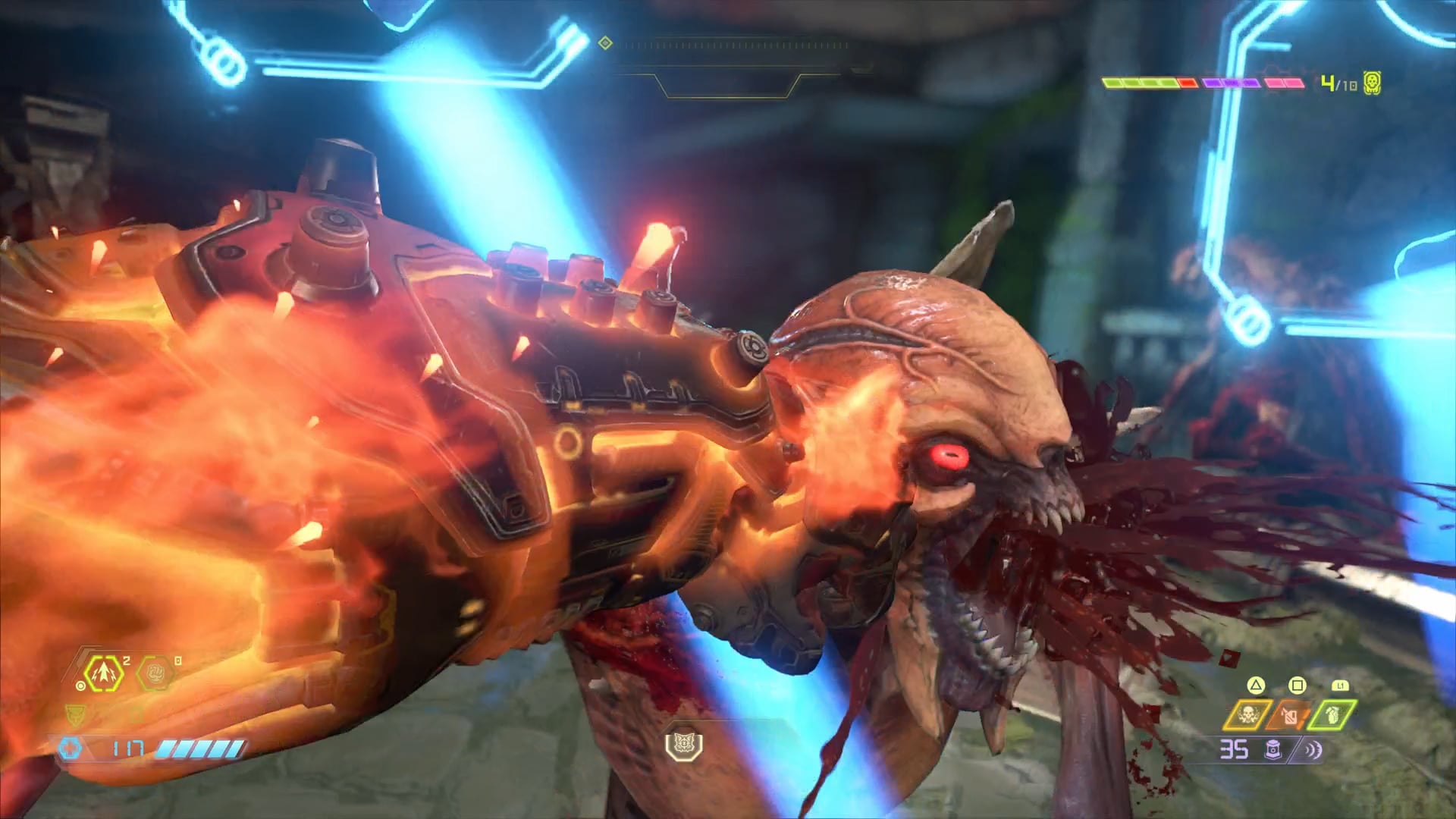Viewport: 1456px width, 819px height.
Task: Click the demon face glory kill icon
Action: [x=683, y=745]
